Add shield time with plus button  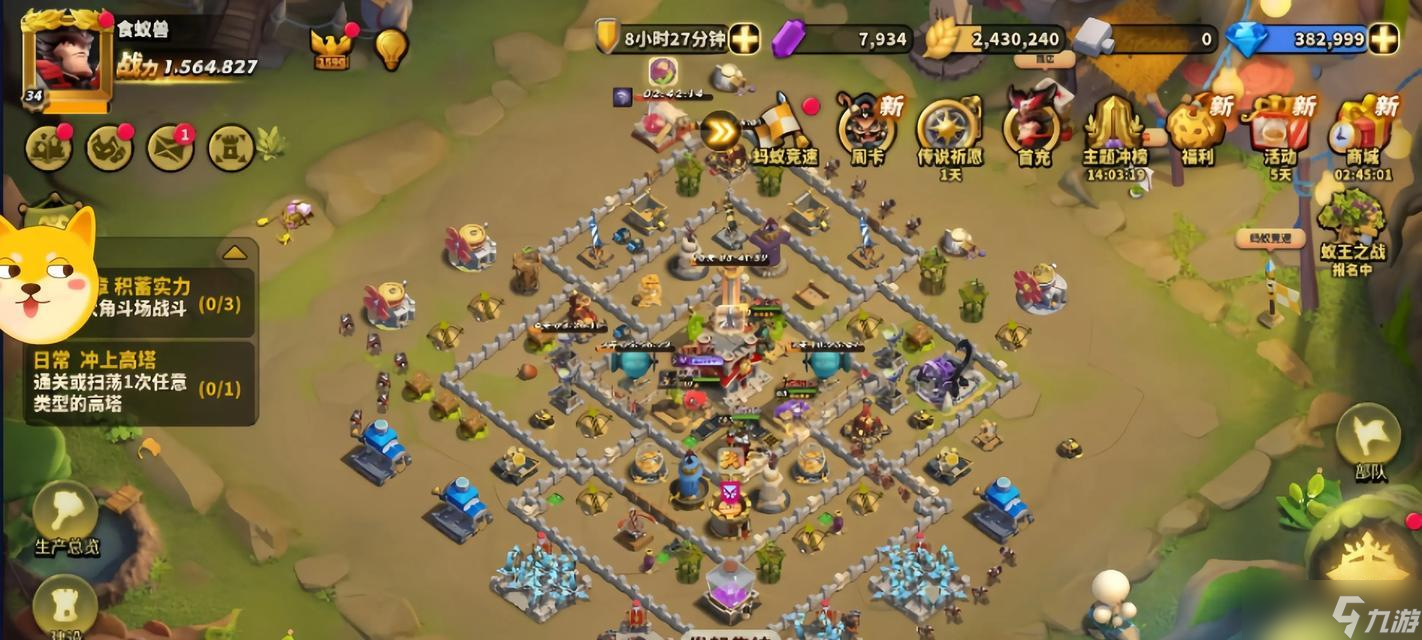pos(744,39)
